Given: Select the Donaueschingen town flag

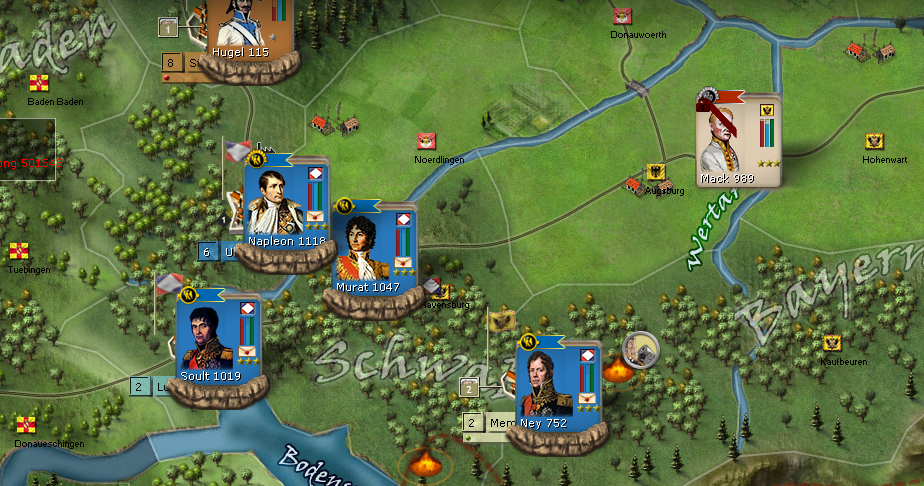Looking at the screenshot, I should point(25,425).
